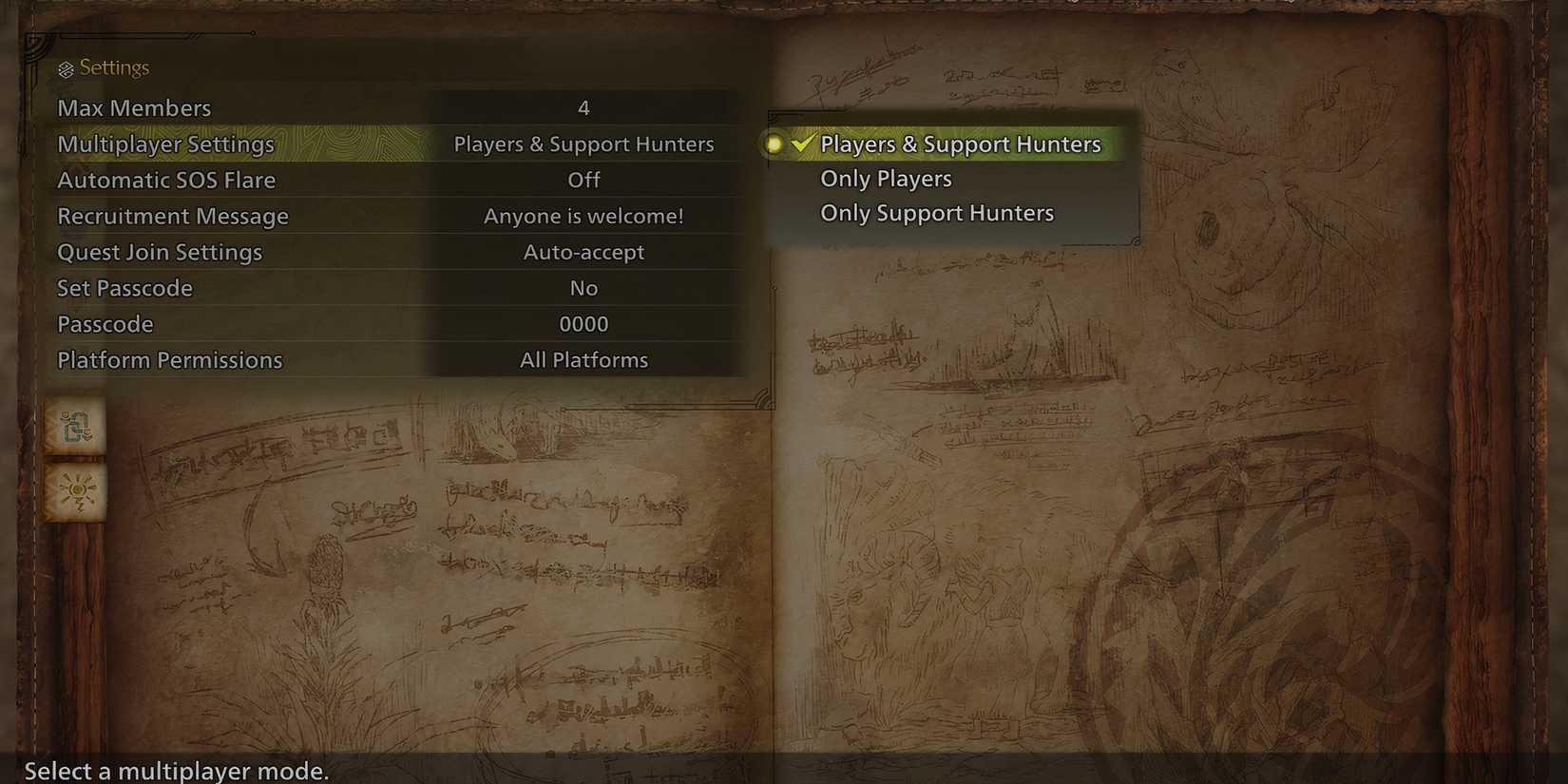Click the Recruitment Message setting row
This screenshot has height=784, width=1568.
tap(173, 216)
